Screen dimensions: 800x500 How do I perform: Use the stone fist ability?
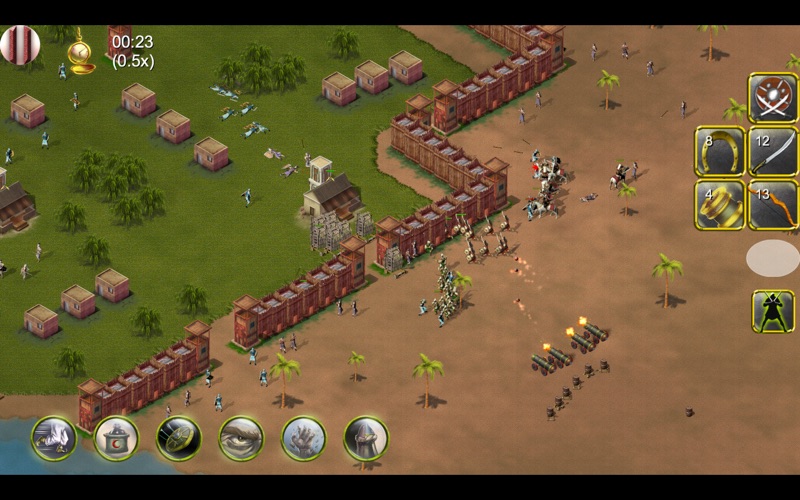coord(303,438)
